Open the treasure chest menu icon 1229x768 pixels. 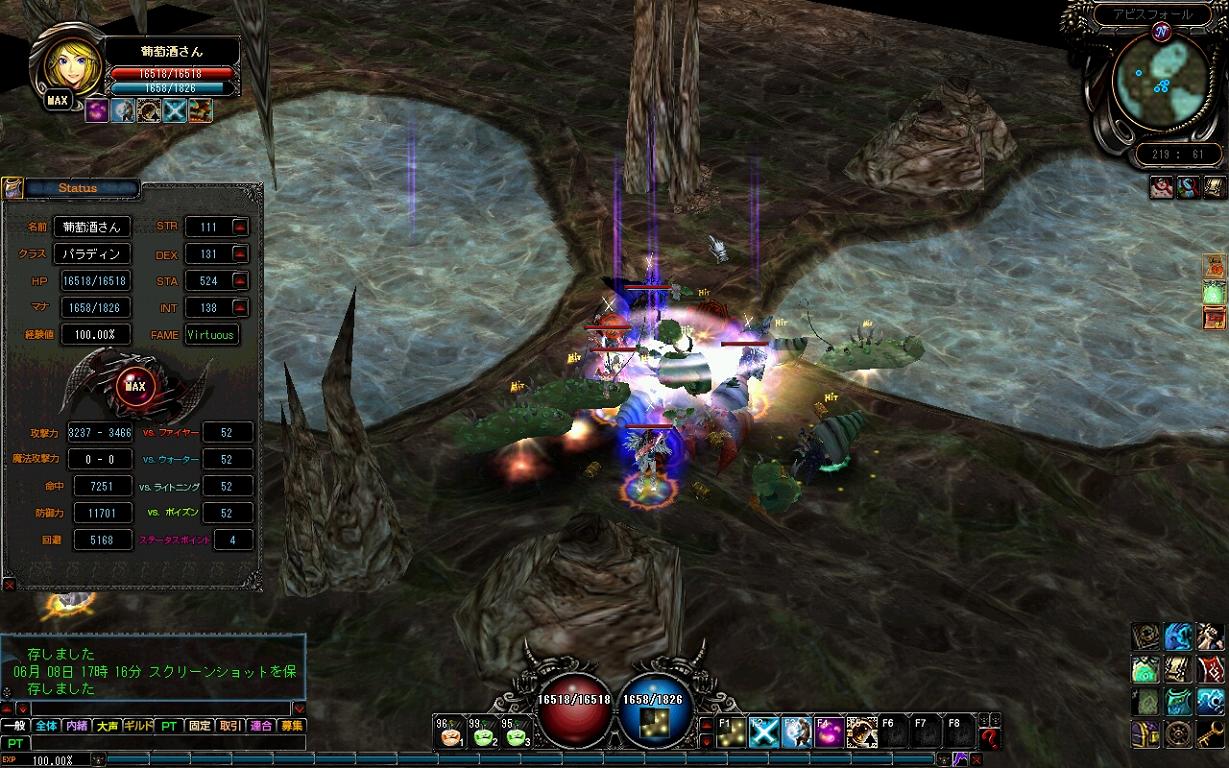click(x=1146, y=734)
